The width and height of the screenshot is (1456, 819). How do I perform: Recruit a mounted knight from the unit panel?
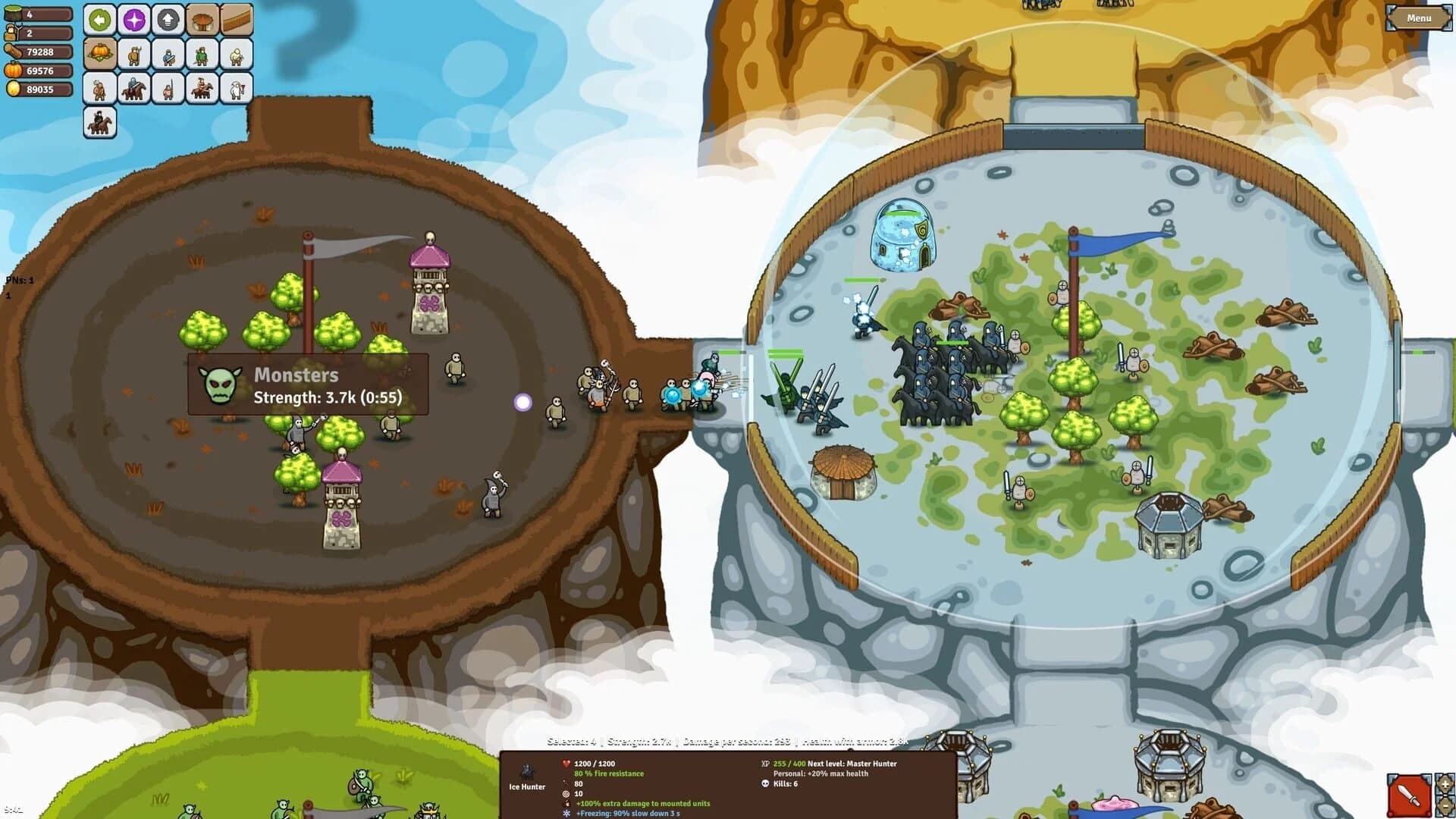(133, 88)
